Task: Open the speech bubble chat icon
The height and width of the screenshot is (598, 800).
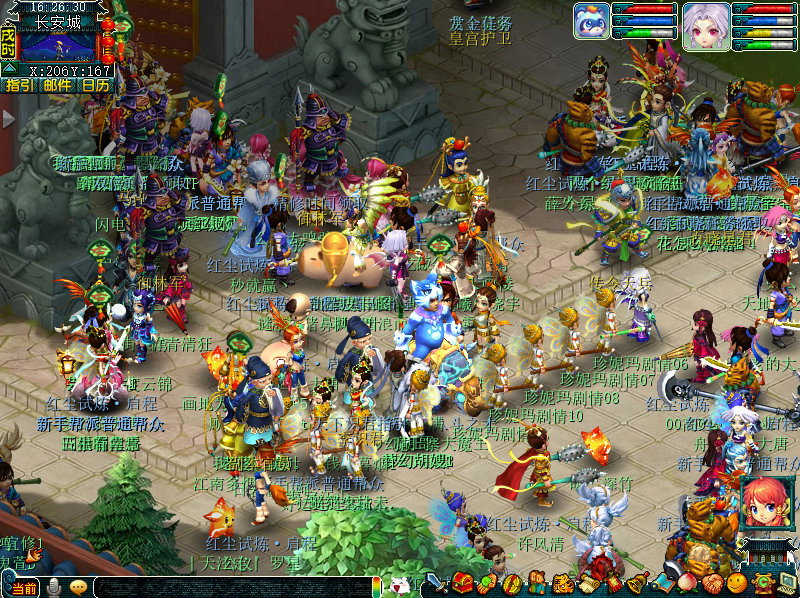Action: tap(78, 588)
